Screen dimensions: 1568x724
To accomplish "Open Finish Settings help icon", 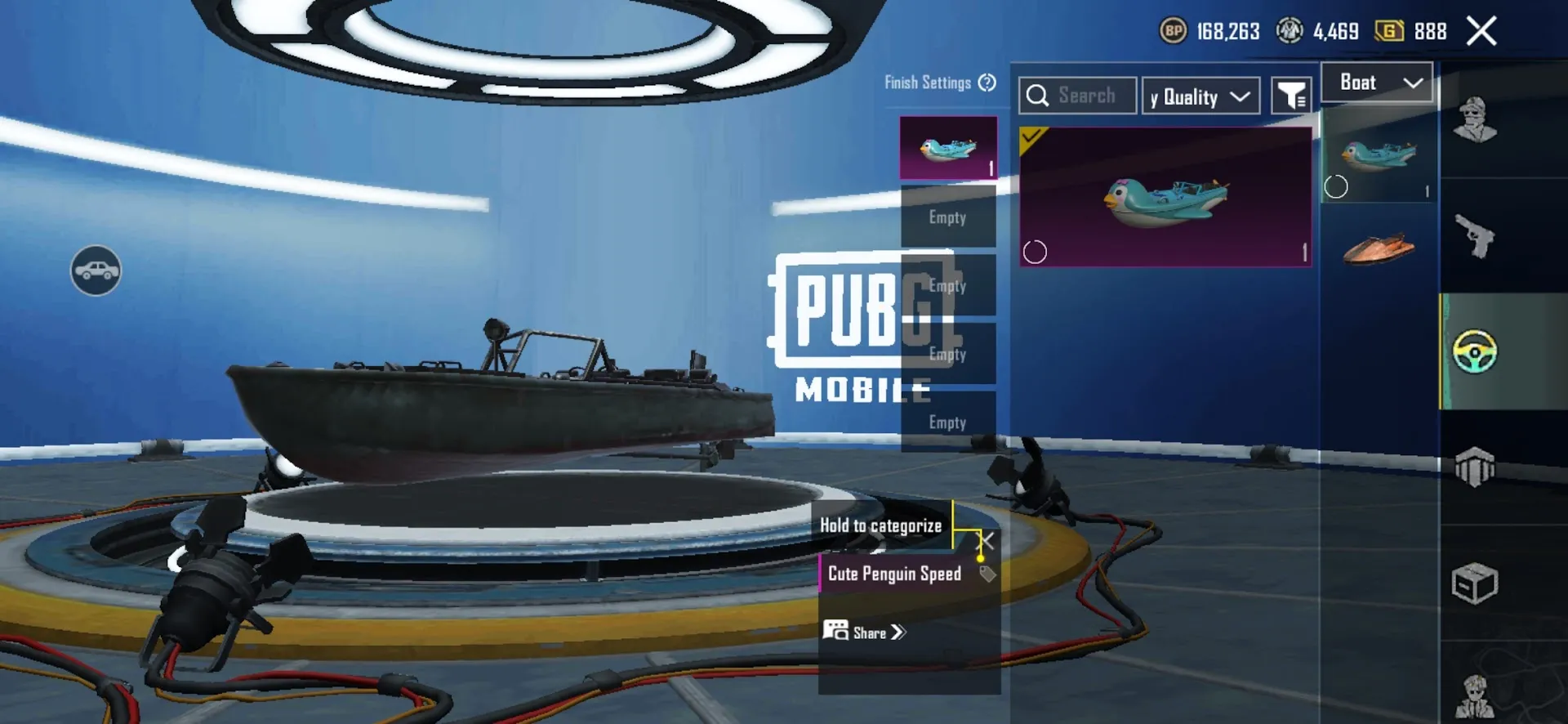I will coord(987,83).
